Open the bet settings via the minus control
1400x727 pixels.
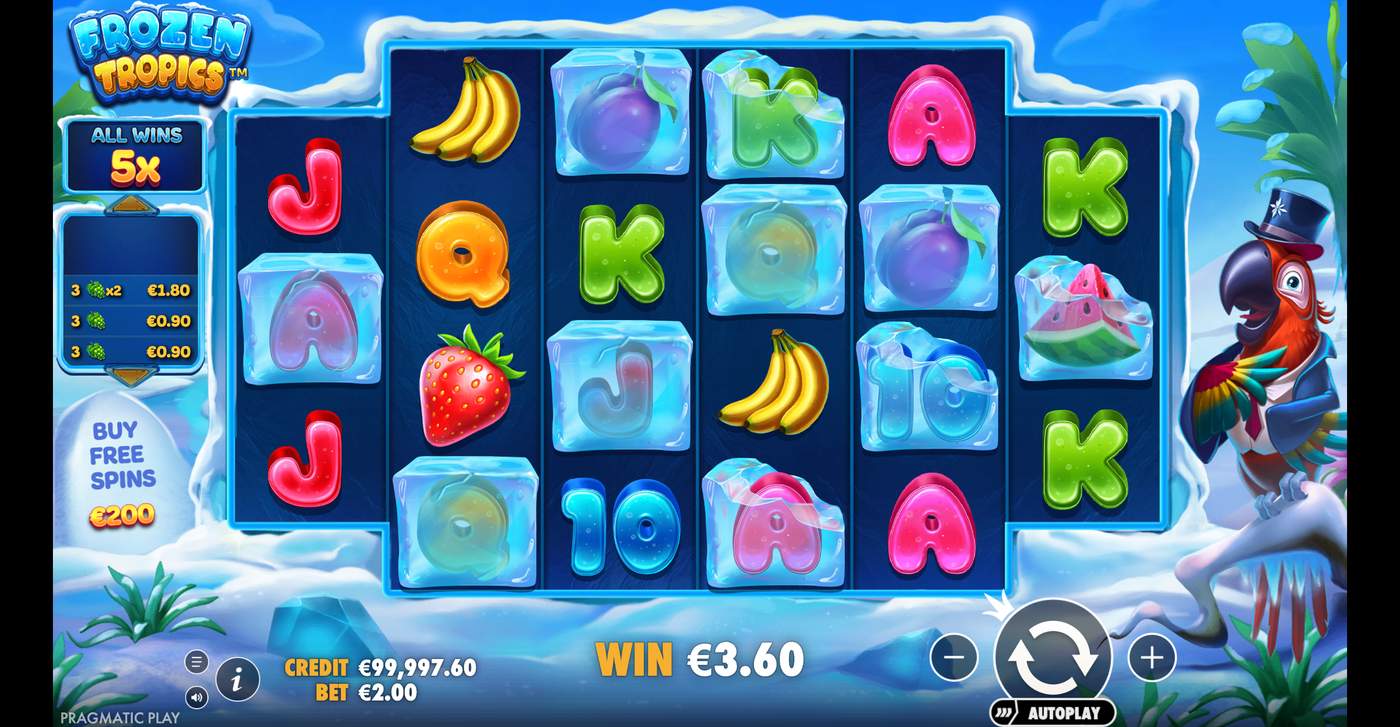954,657
